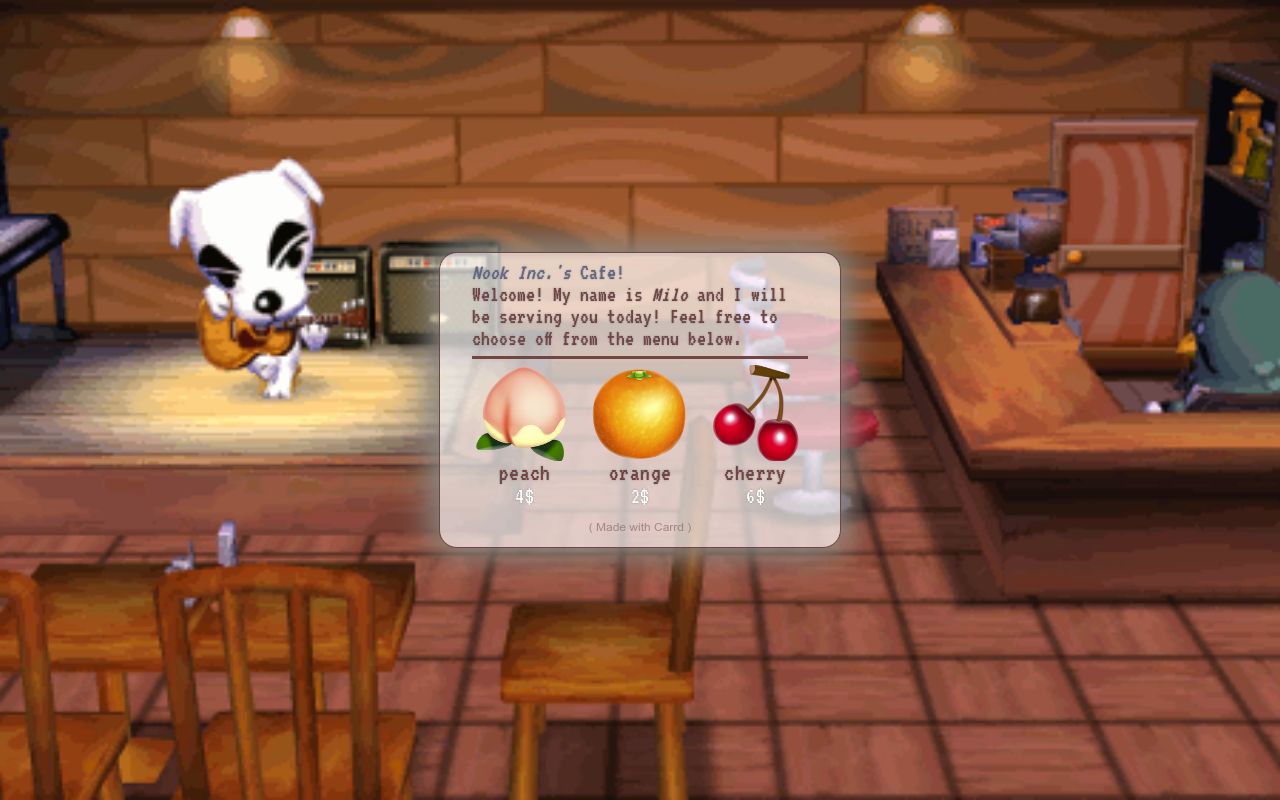Select the peach price label showing 4$
The image size is (1280, 800).
tap(522, 494)
